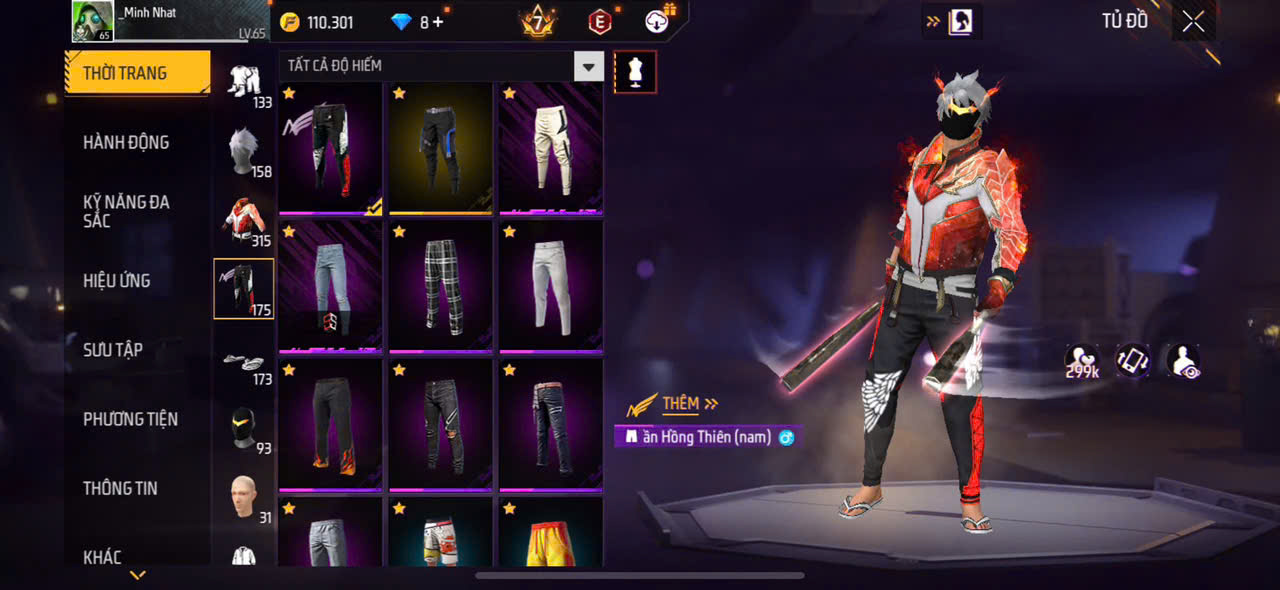This screenshot has width=1280, height=590.
Task: Go to the Hiệu Ứng tab
Action: [x=117, y=281]
